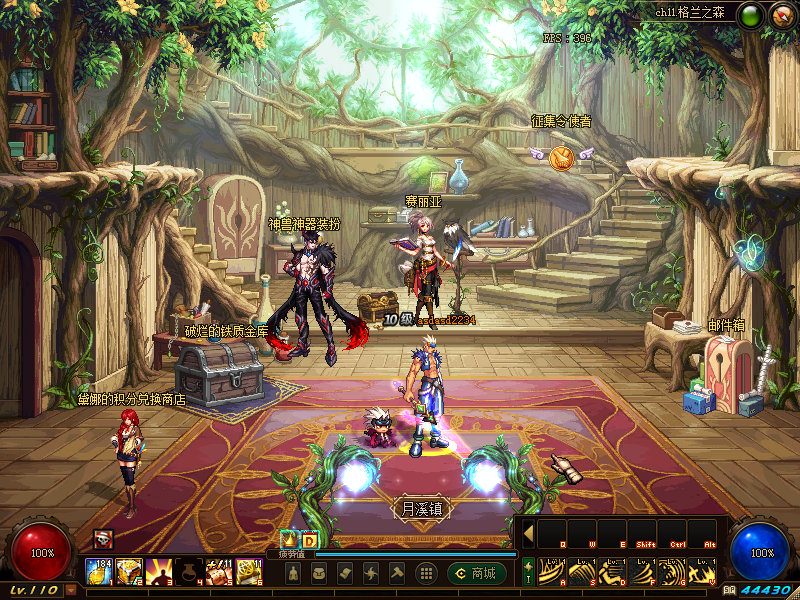
Task: Activate the flame skill on key V
Action: 701,570
